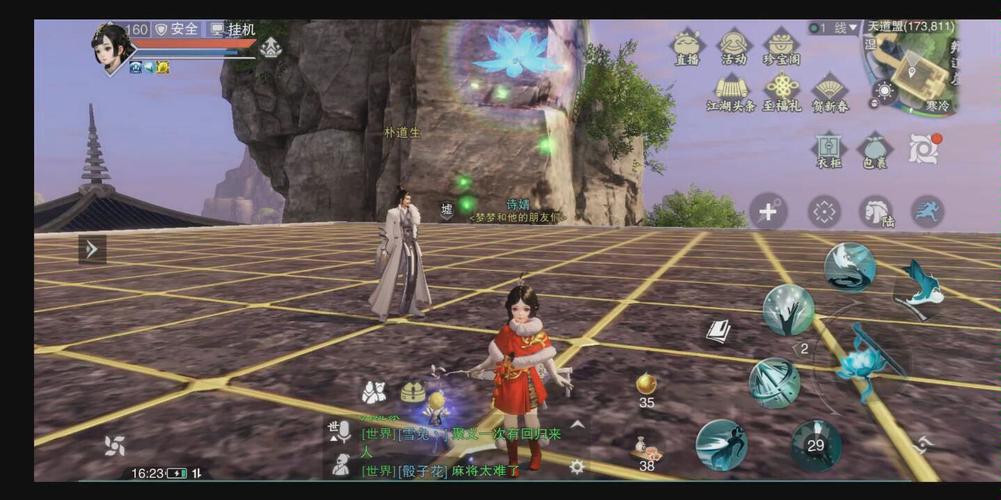Open the 衣柜 wardrobe
Screen dimensions: 1001x500
pos(828,149)
